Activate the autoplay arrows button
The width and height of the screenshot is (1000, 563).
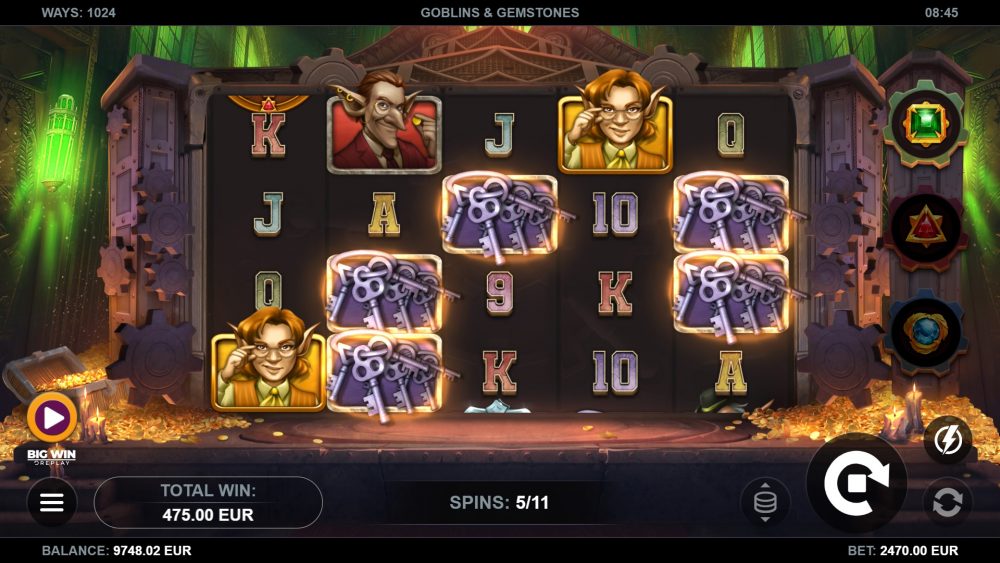pyautogui.click(x=946, y=502)
